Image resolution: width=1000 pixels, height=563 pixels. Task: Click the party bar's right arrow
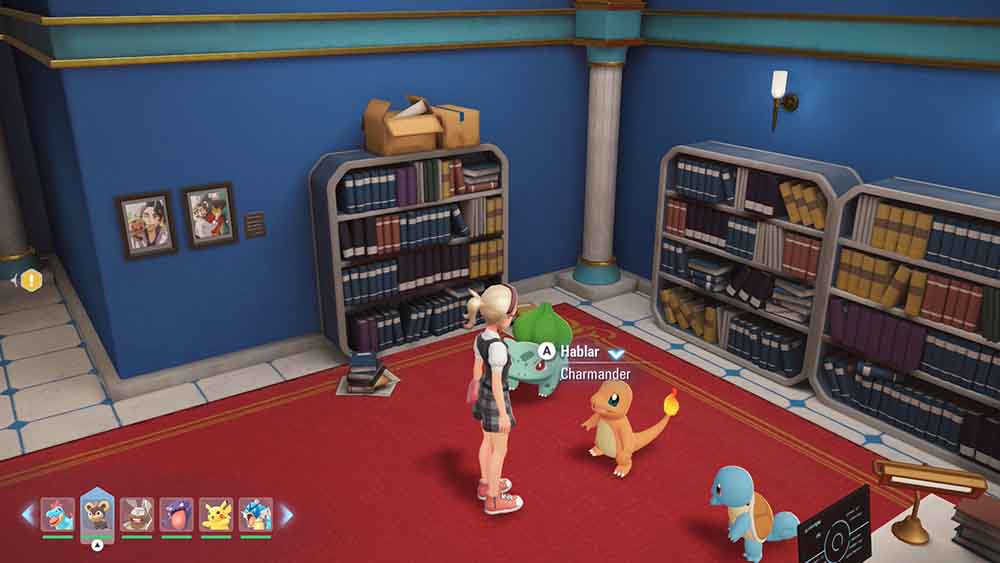click(x=286, y=514)
